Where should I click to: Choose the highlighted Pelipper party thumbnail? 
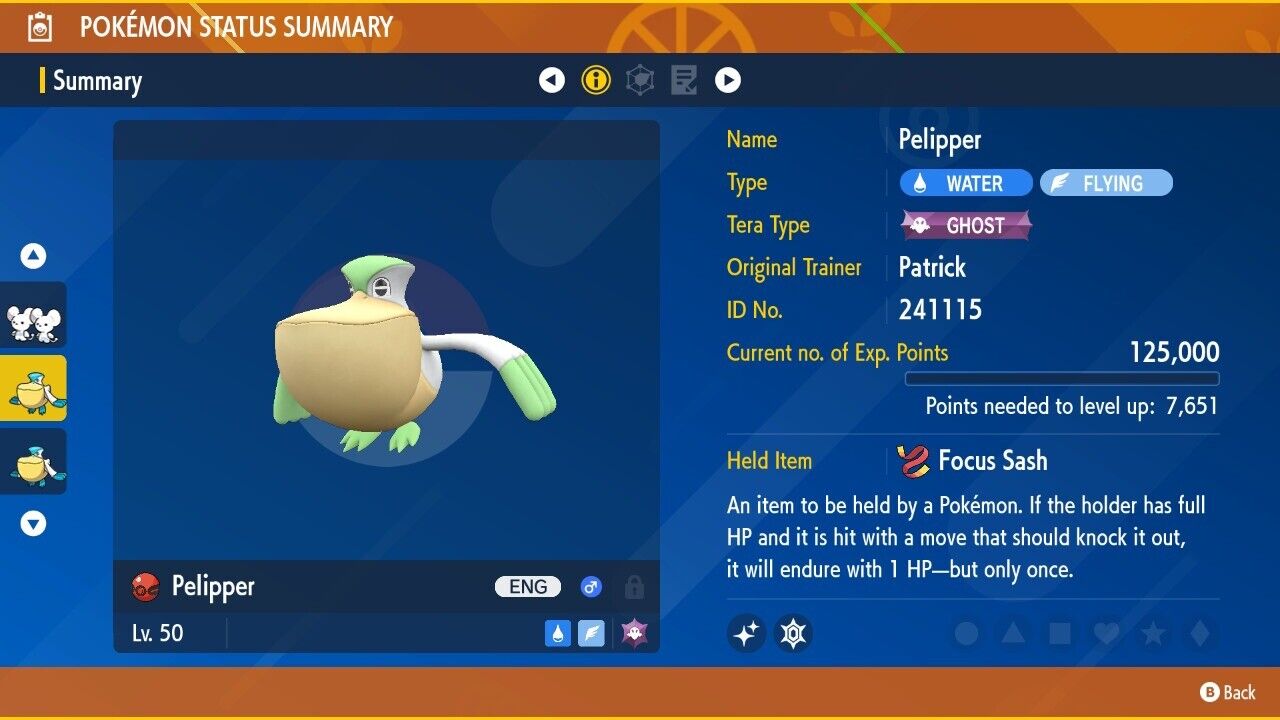pos(33,388)
